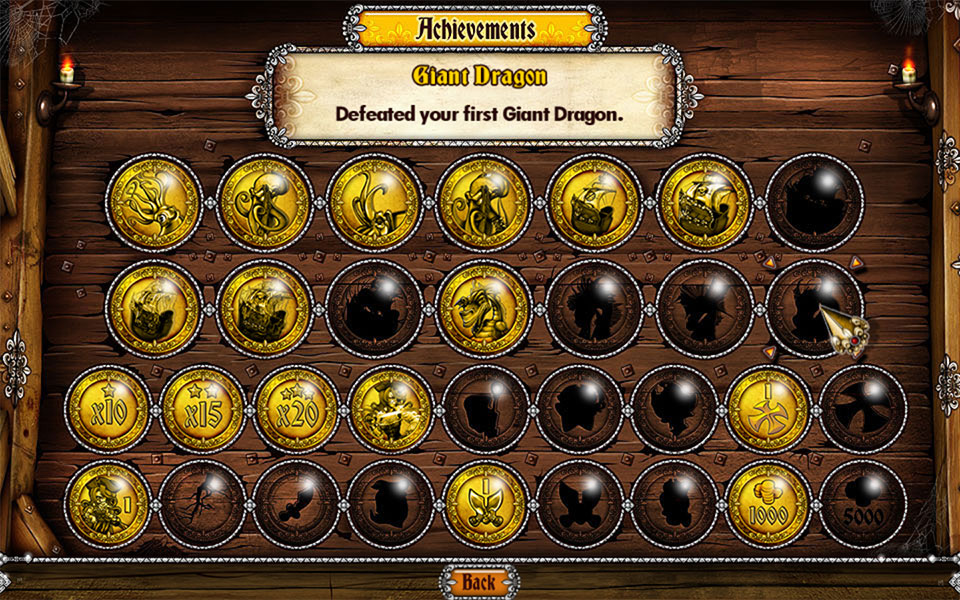This screenshot has width=960, height=600.
Task: Select the locked 5000 coins achievement
Action: [x=862, y=503]
